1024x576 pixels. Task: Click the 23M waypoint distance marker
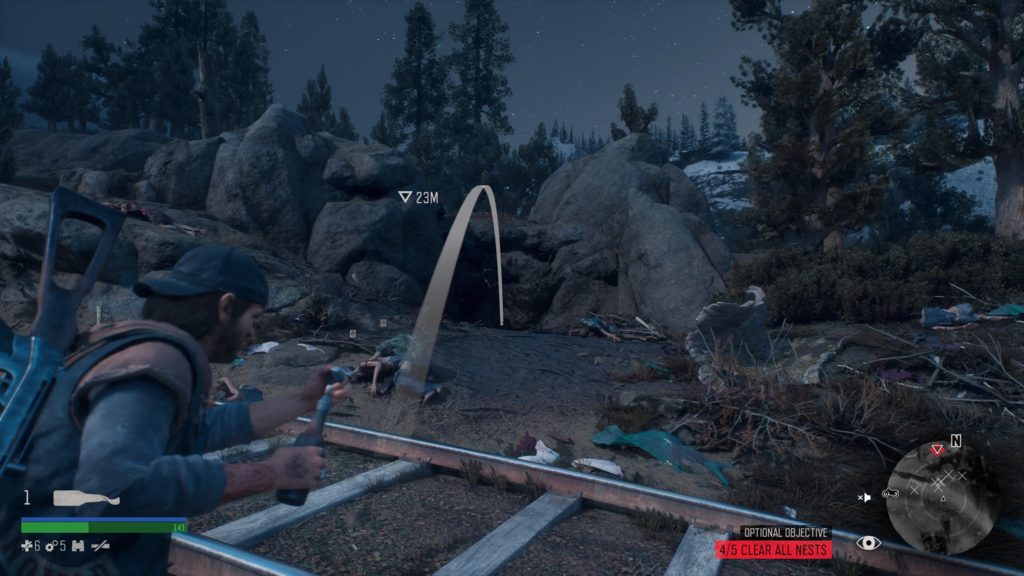(419, 198)
